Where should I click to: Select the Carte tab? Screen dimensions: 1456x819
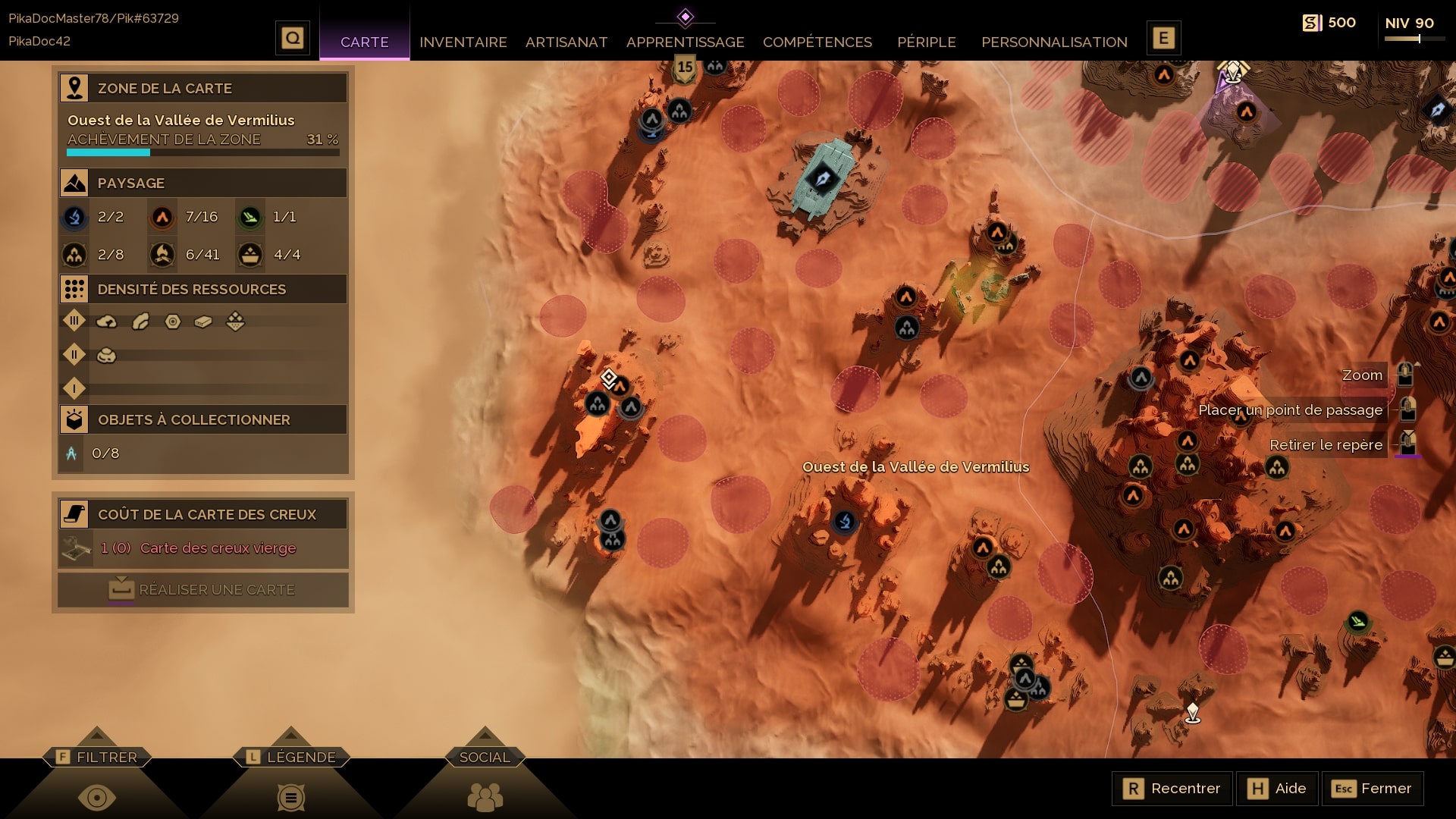(x=364, y=42)
